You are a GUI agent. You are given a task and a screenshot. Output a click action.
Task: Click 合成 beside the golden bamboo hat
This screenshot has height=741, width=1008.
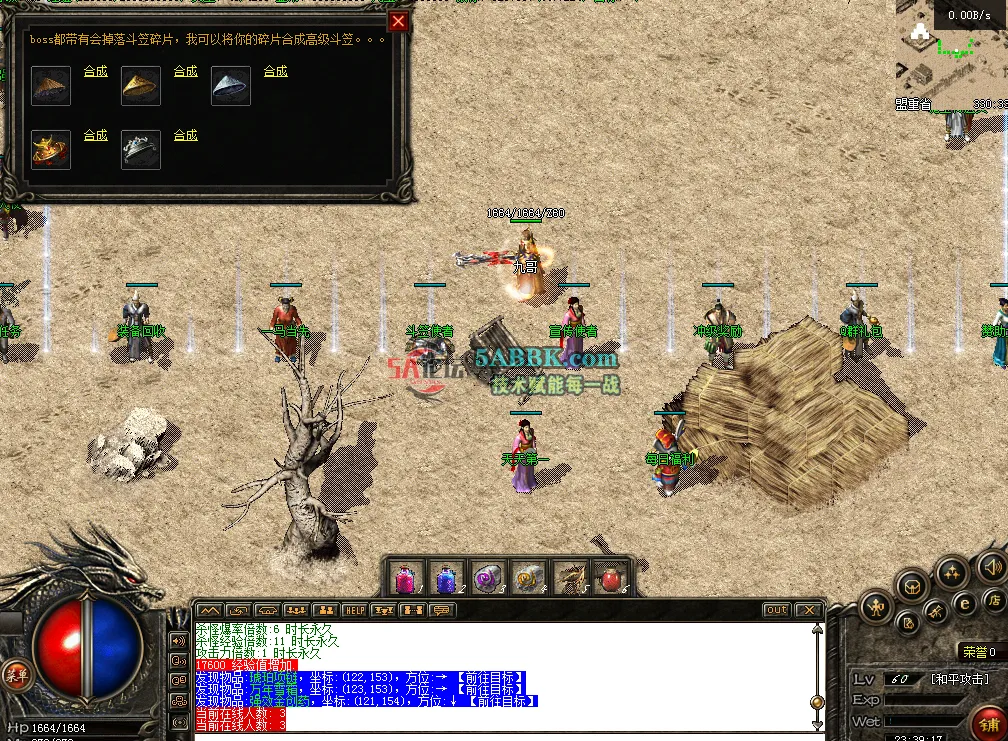[x=186, y=72]
